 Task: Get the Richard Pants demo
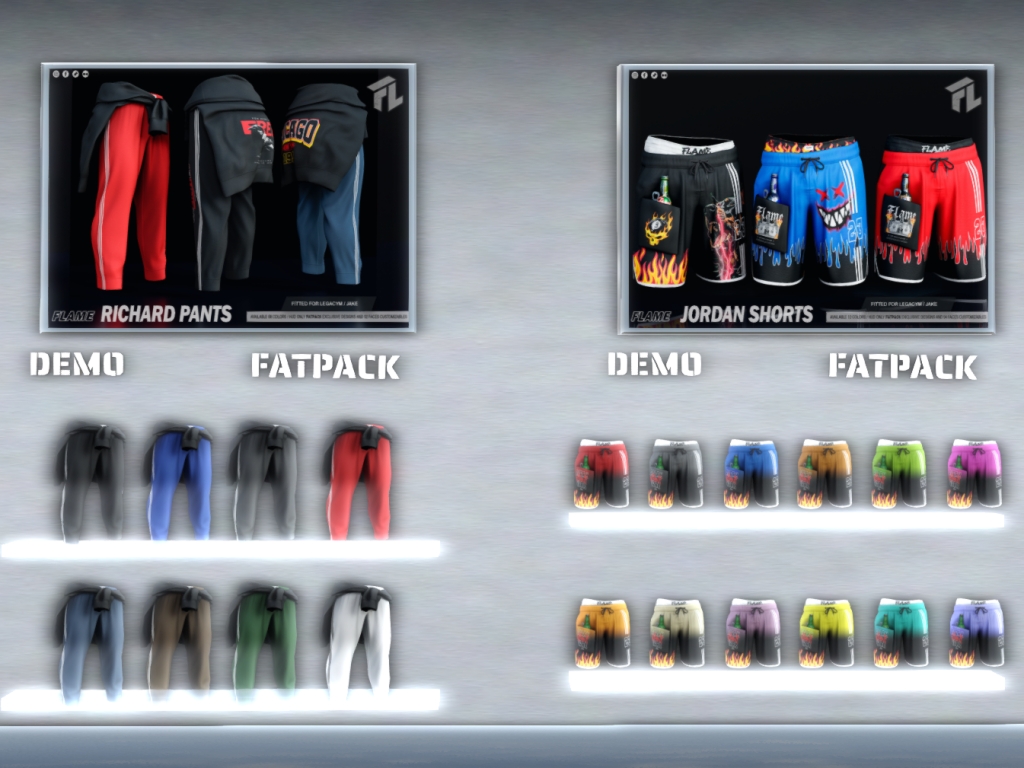tap(77, 364)
